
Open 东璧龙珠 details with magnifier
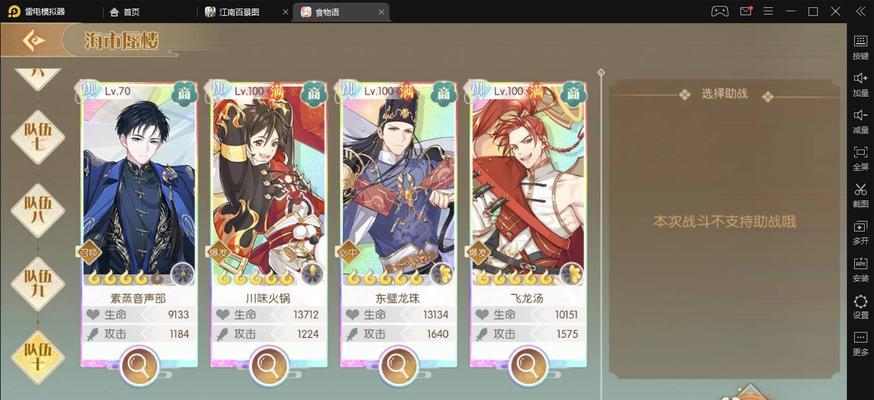tap(397, 366)
